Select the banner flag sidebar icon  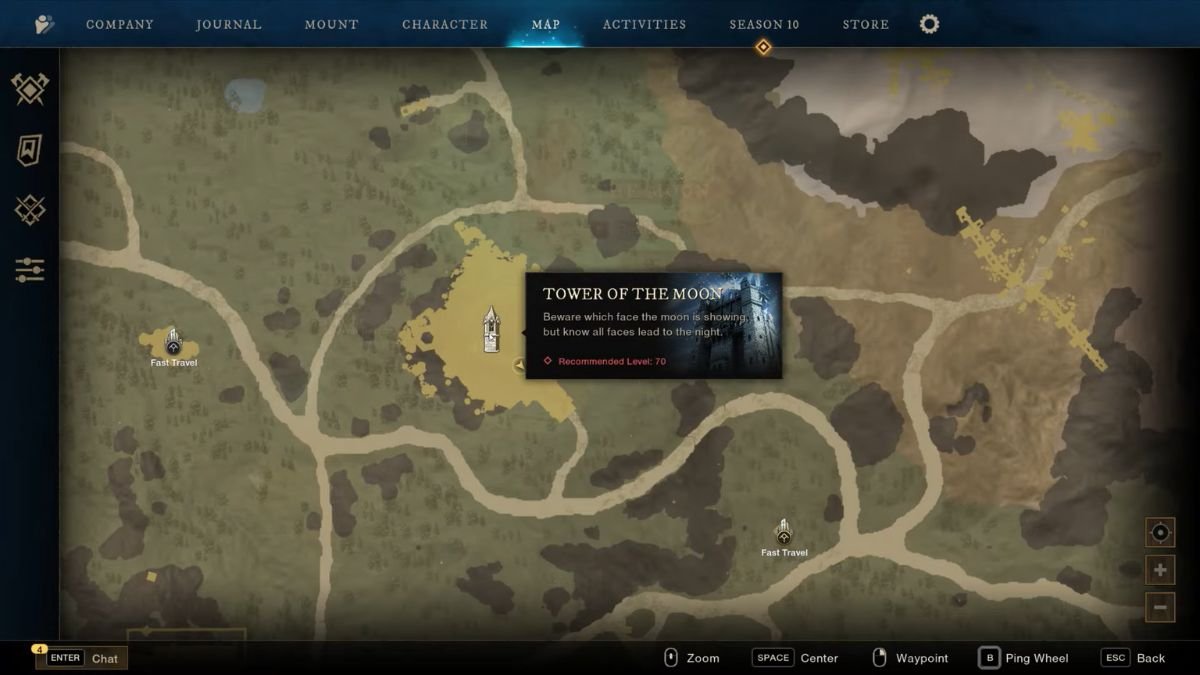coord(30,150)
